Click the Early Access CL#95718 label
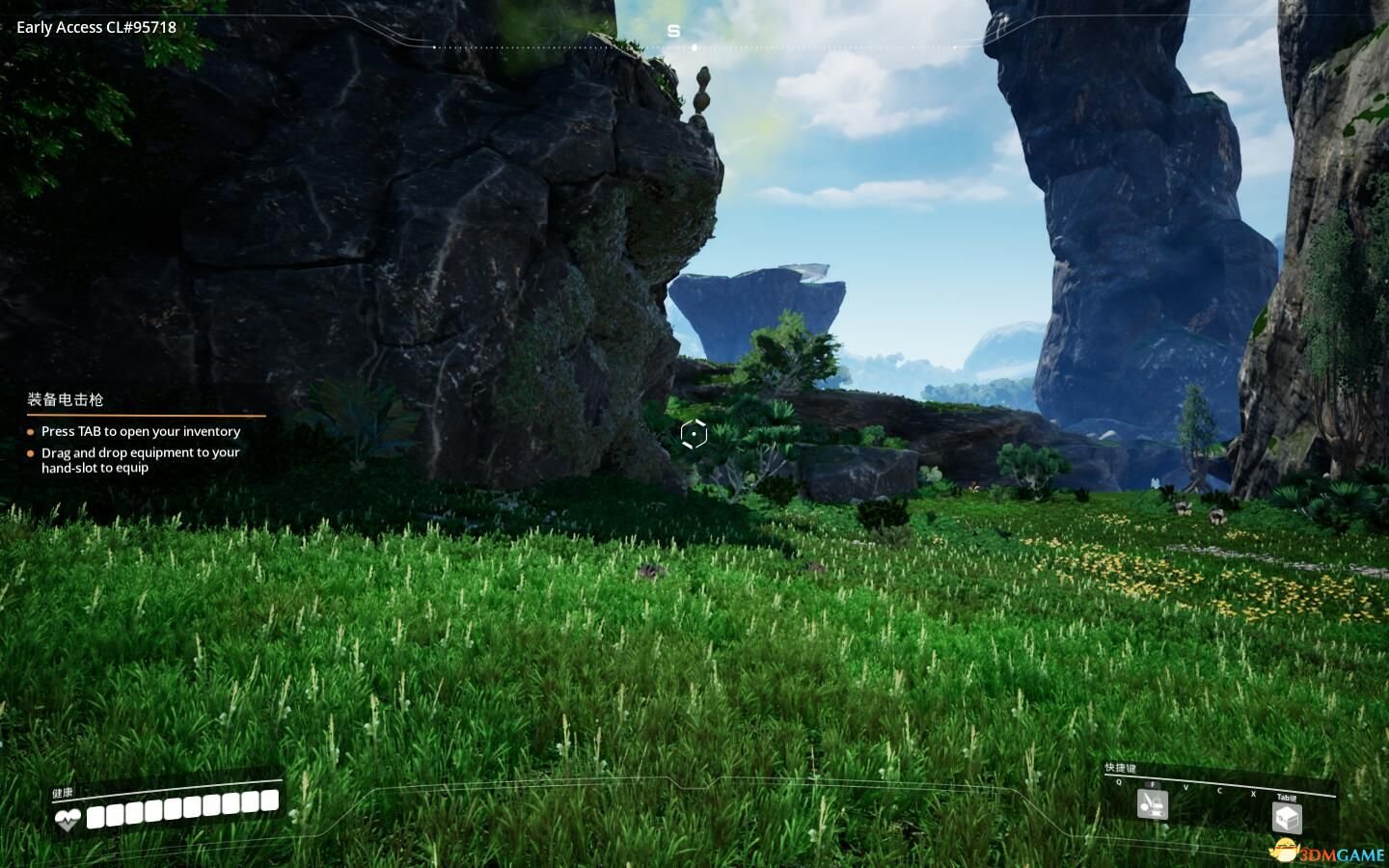 click(x=95, y=27)
